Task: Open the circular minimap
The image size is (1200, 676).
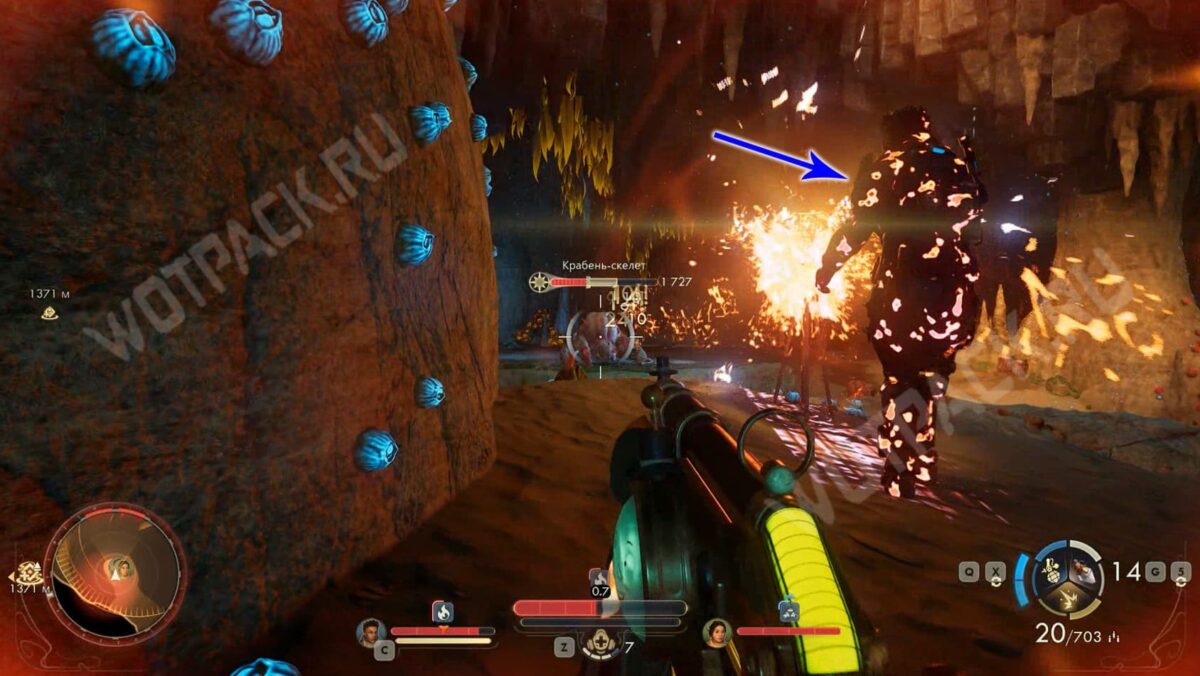Action: pos(115,574)
